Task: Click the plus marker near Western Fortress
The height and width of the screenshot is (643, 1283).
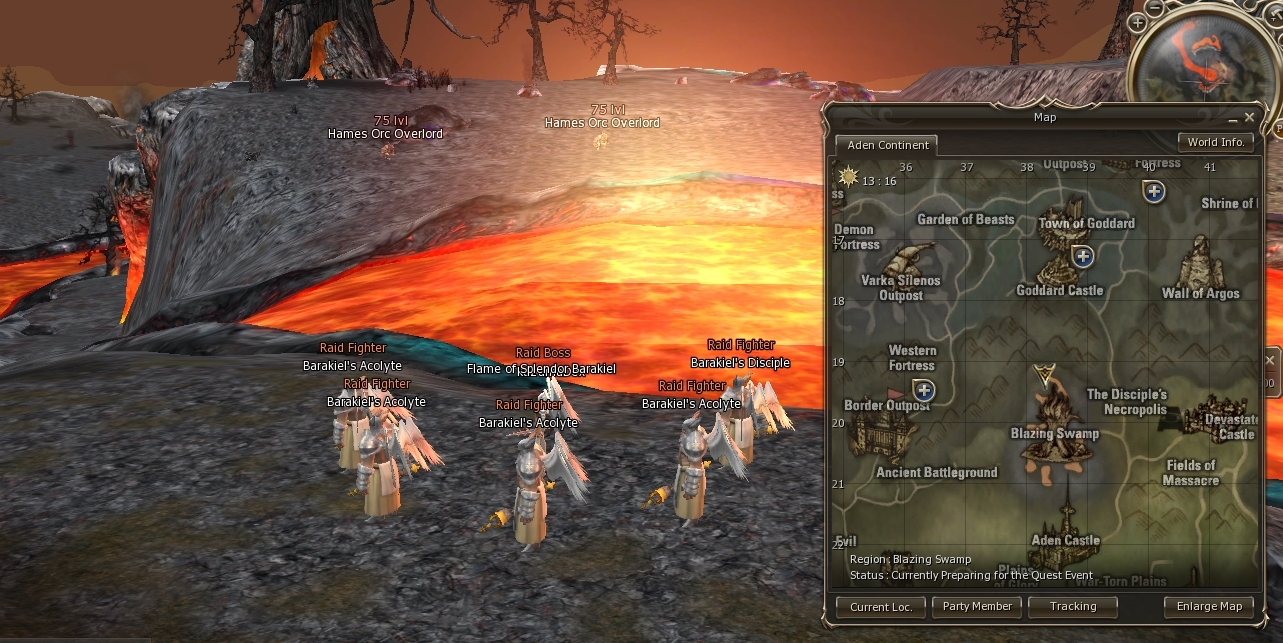Action: 924,390
